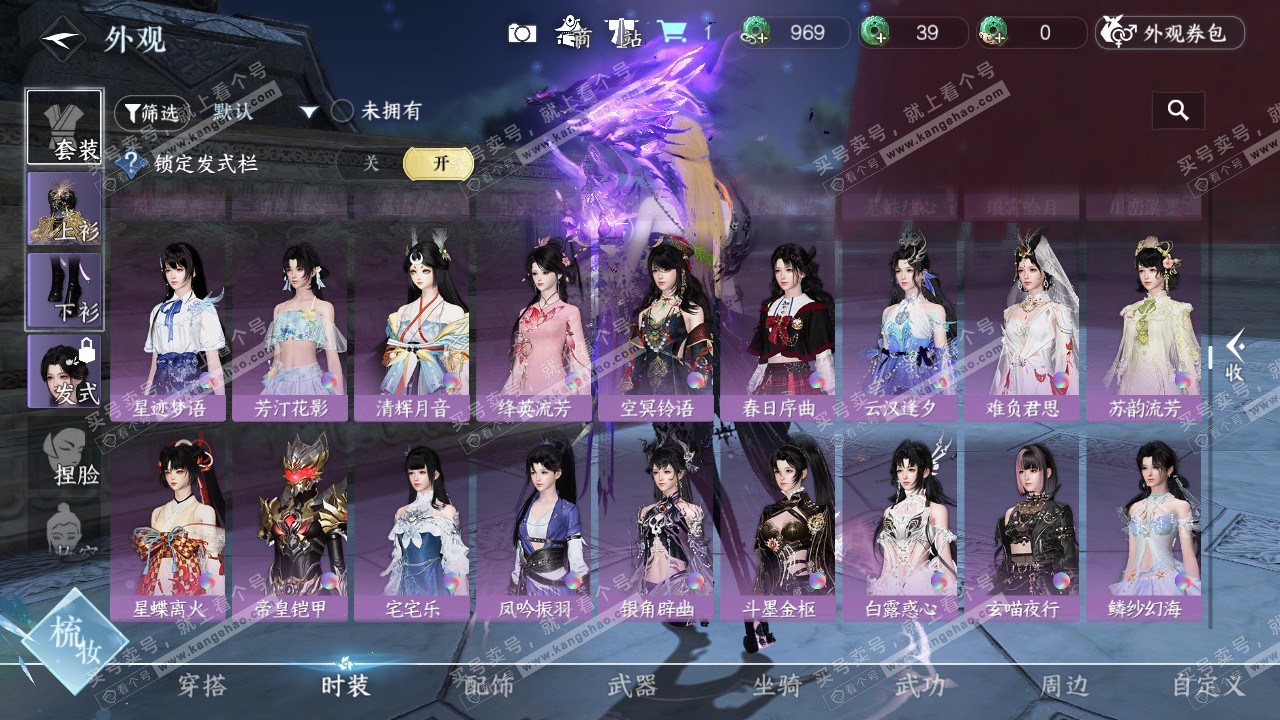The height and width of the screenshot is (720, 1280).
Task: Switch to the 坐骑 mounts tab
Action: (x=777, y=685)
